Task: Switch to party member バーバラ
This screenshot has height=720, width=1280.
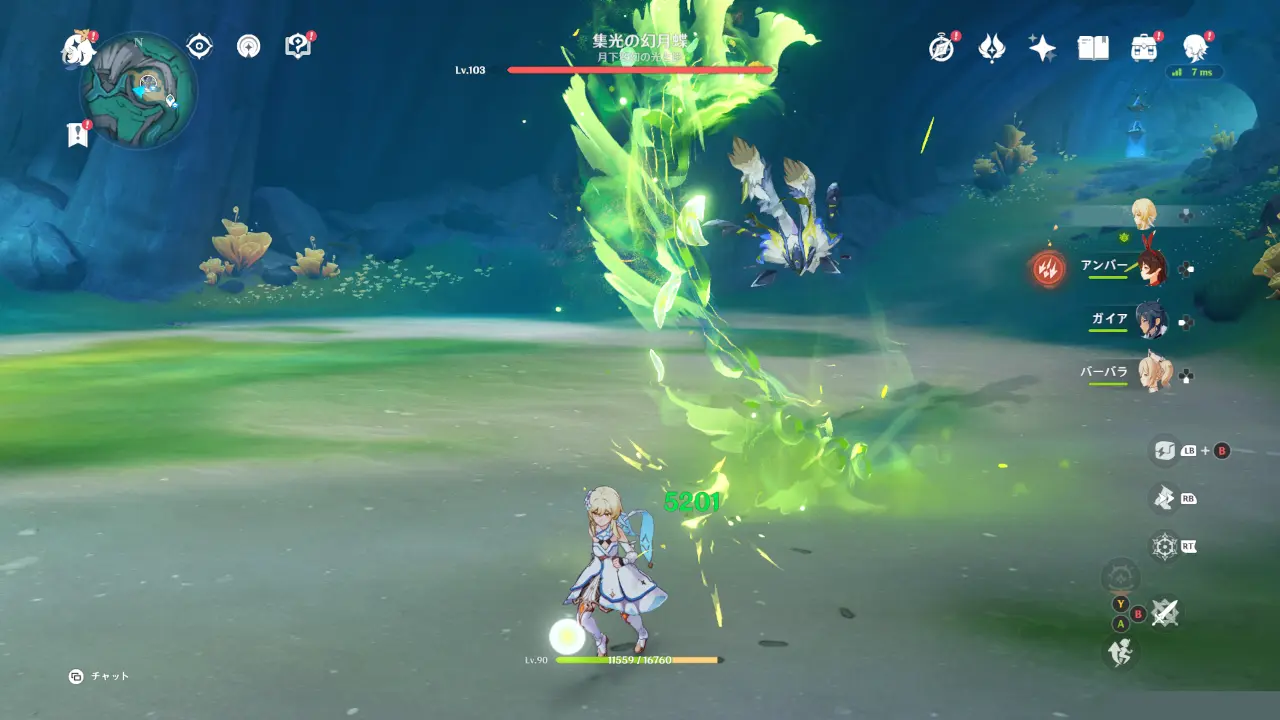Action: click(1152, 374)
